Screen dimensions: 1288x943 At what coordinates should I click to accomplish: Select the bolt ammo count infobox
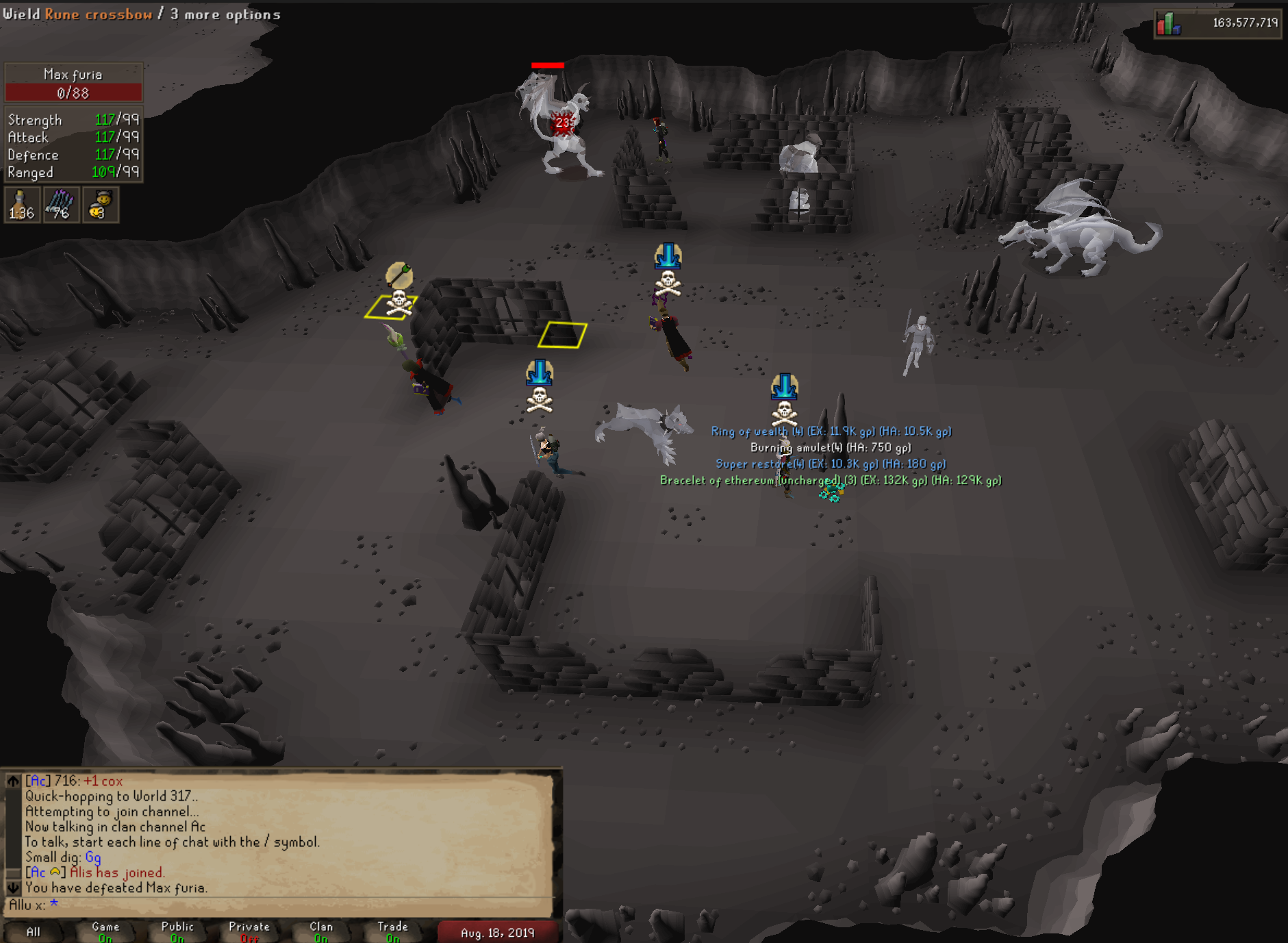[61, 205]
